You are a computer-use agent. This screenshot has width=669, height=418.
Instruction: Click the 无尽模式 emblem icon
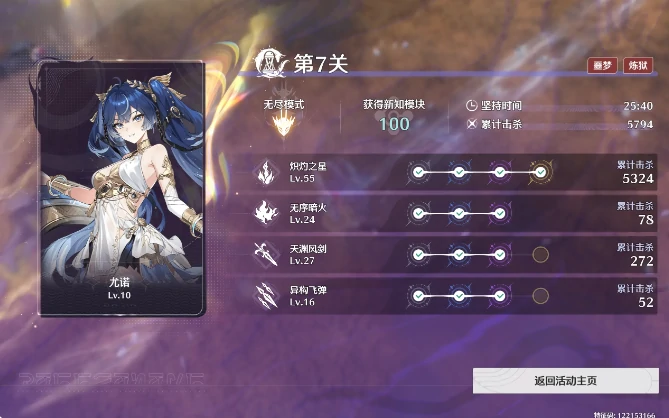[x=283, y=125]
